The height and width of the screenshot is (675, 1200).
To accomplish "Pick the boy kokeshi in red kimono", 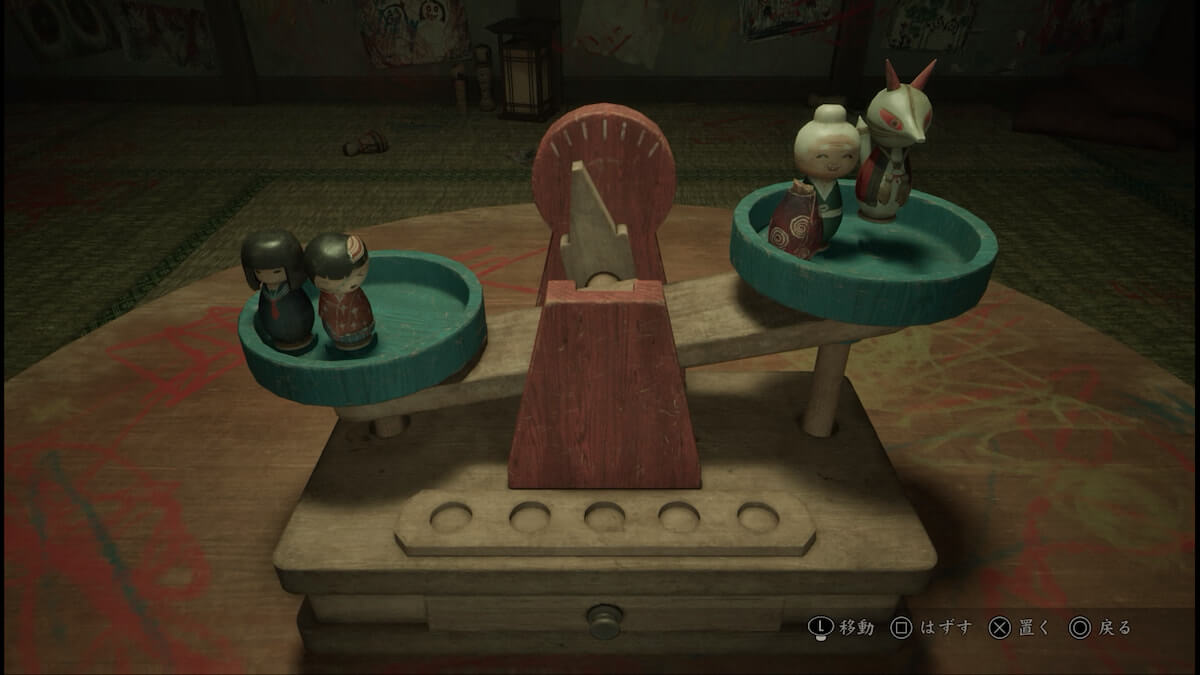I will tap(341, 293).
